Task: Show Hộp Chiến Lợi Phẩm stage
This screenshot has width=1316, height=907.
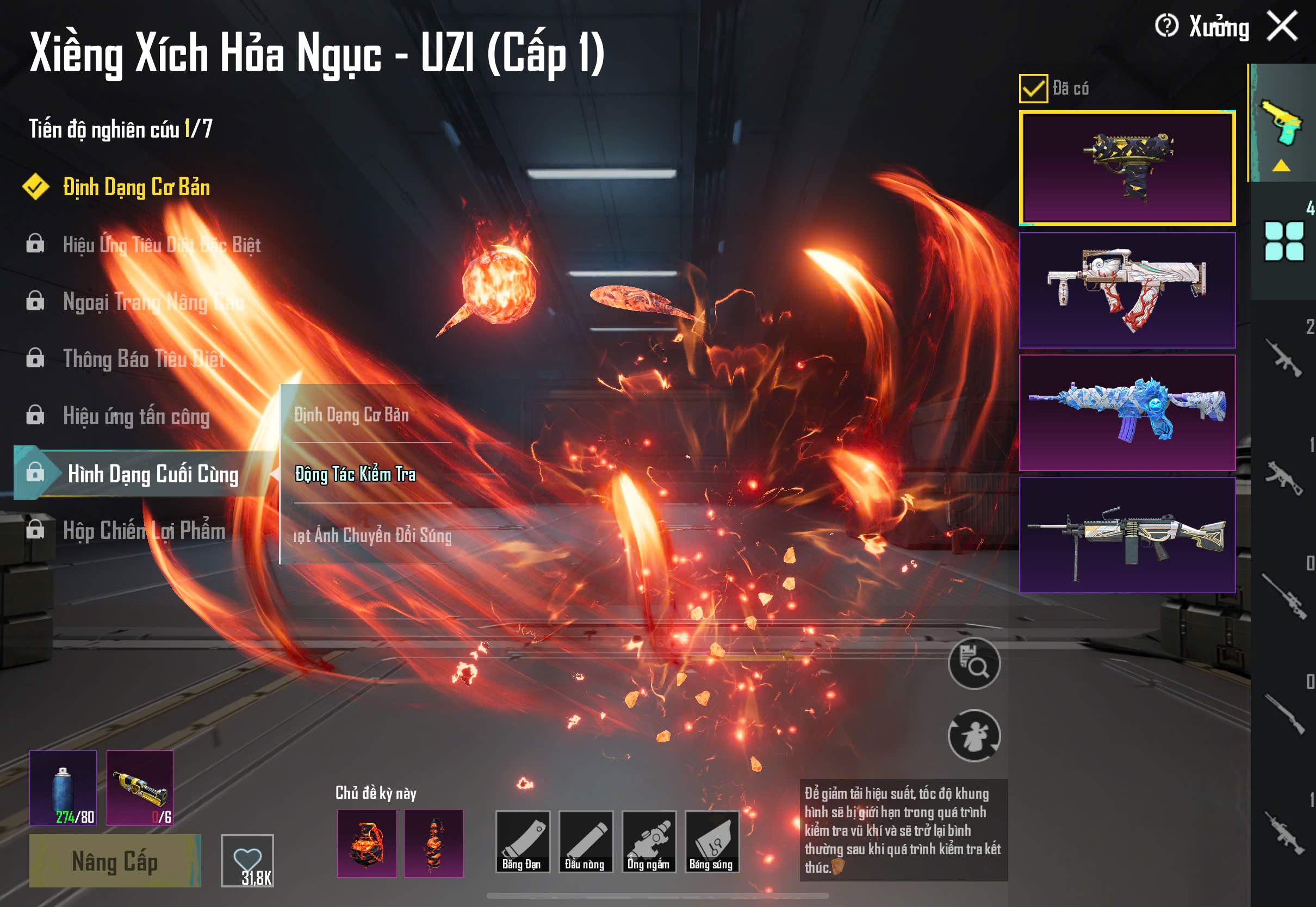Action: 144,531
